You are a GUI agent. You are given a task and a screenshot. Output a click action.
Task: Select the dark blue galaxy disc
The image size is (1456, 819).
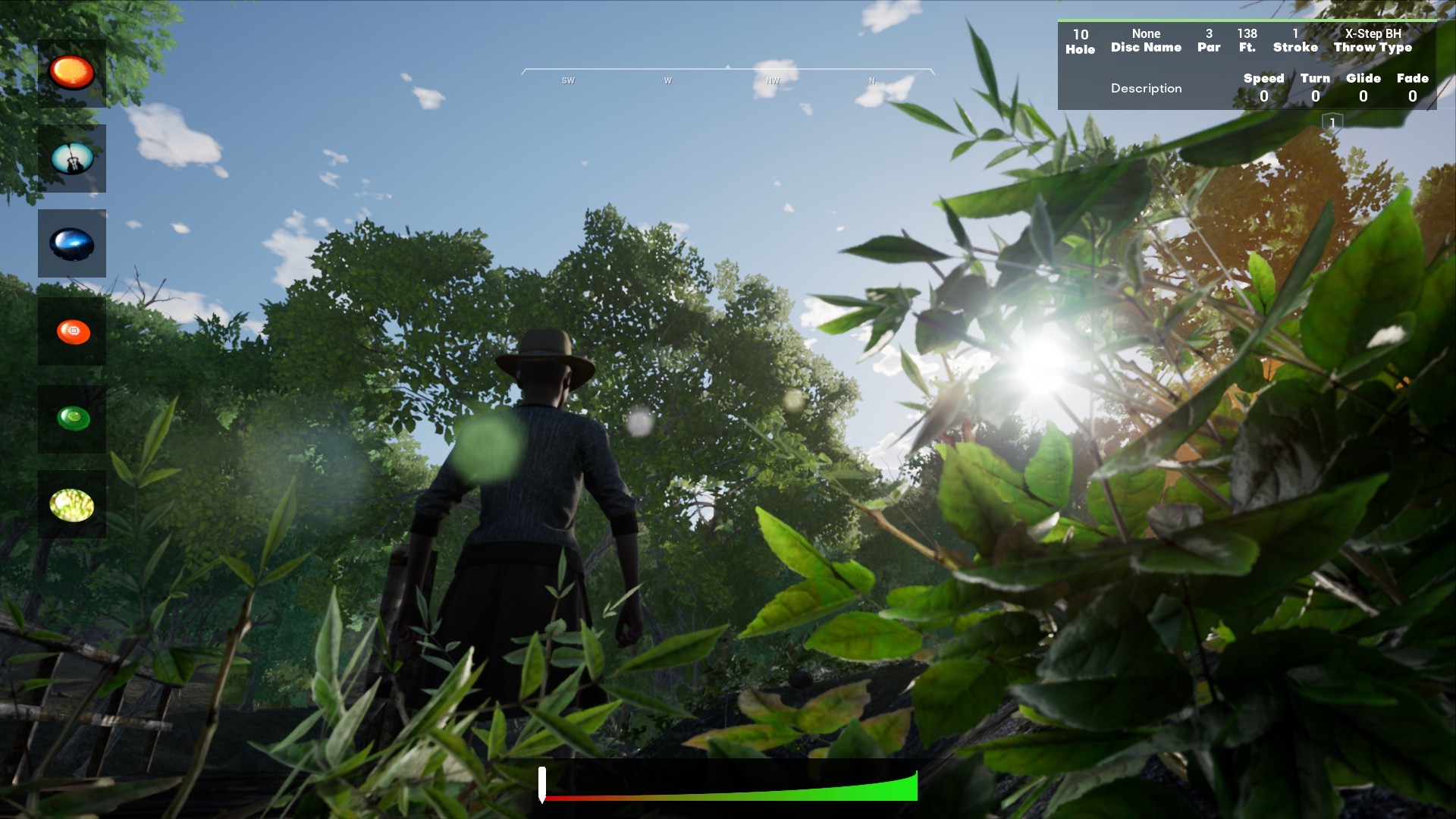(x=72, y=243)
